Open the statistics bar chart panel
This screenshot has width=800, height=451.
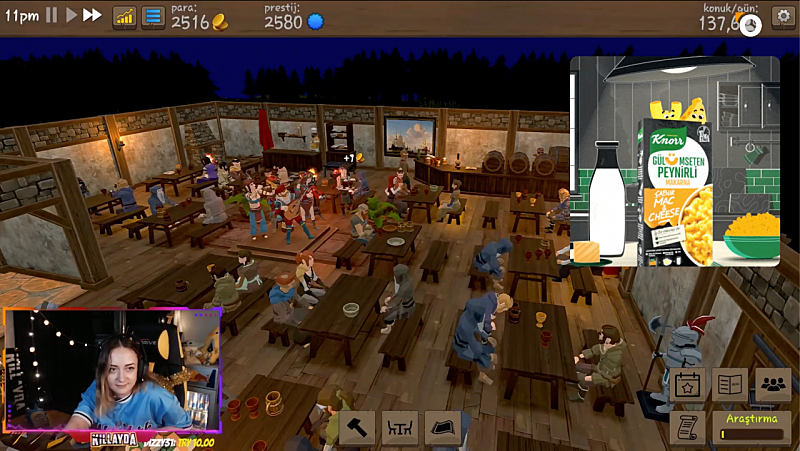pyautogui.click(x=125, y=17)
